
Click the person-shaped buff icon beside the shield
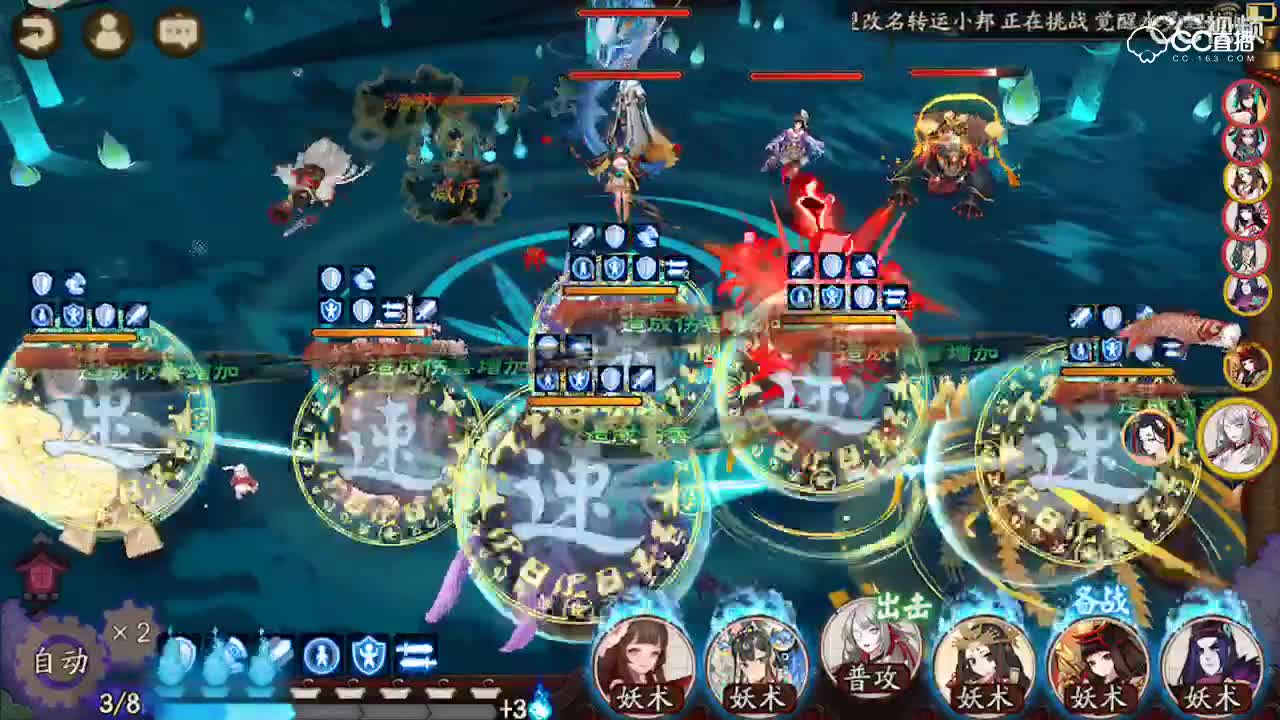coord(320,652)
